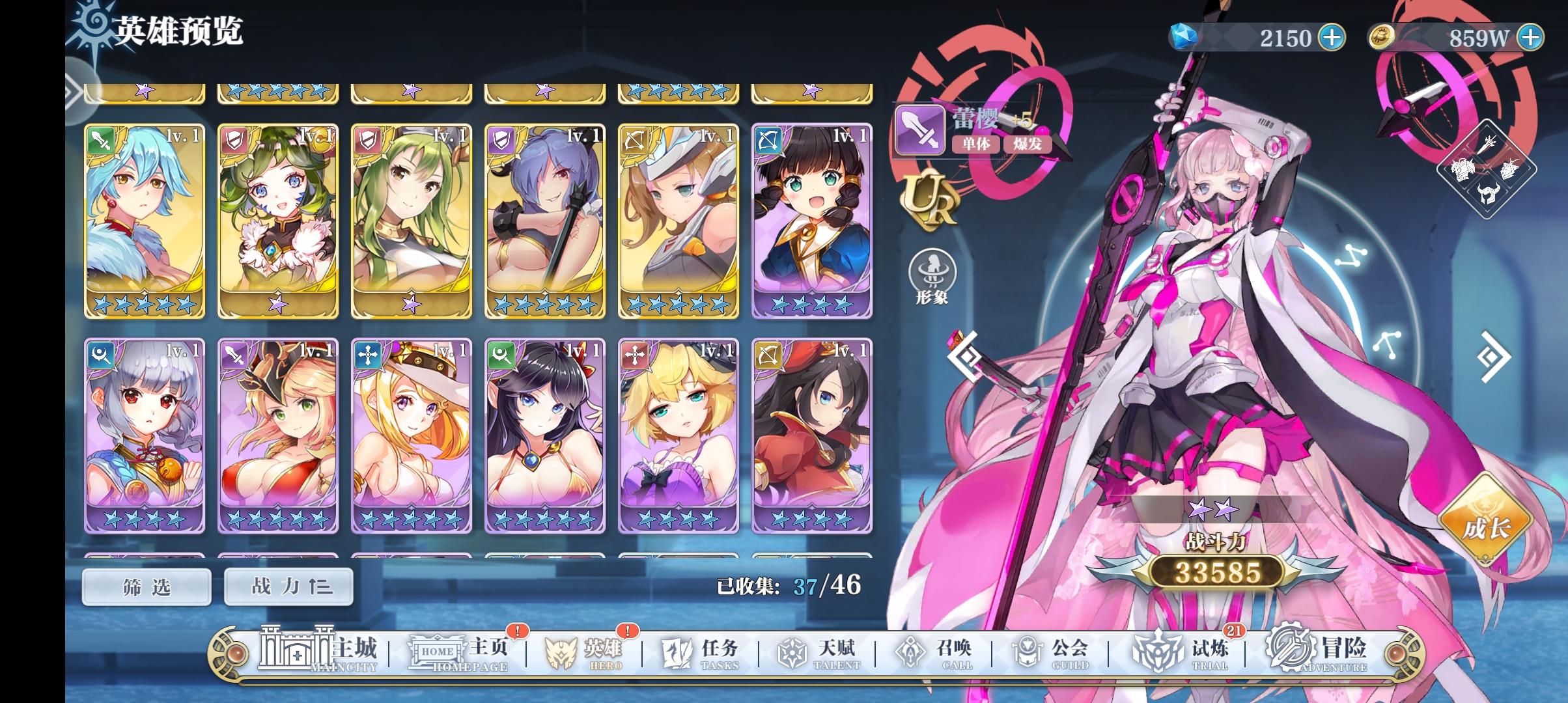Toggle the 战力 power sort order
1568x703 pixels.
click(288, 585)
